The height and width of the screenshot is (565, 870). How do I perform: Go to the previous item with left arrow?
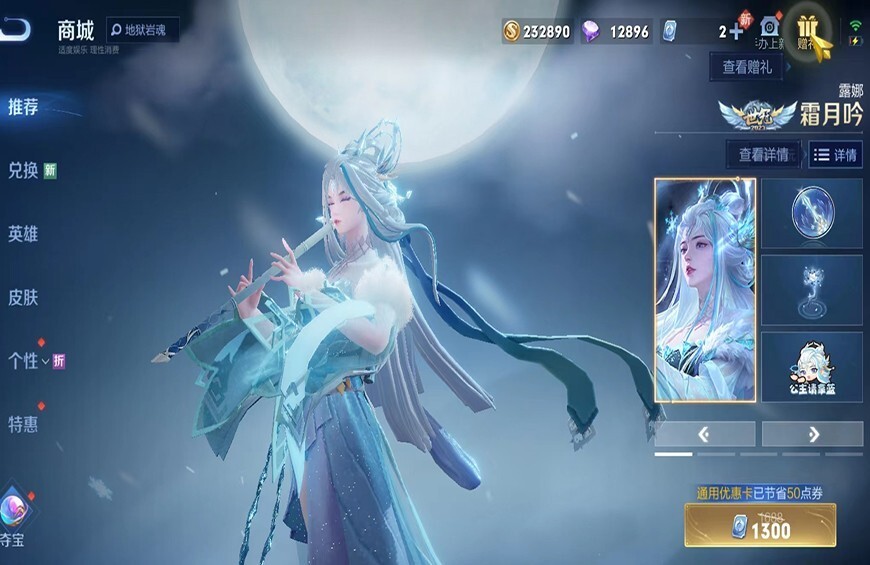point(704,434)
